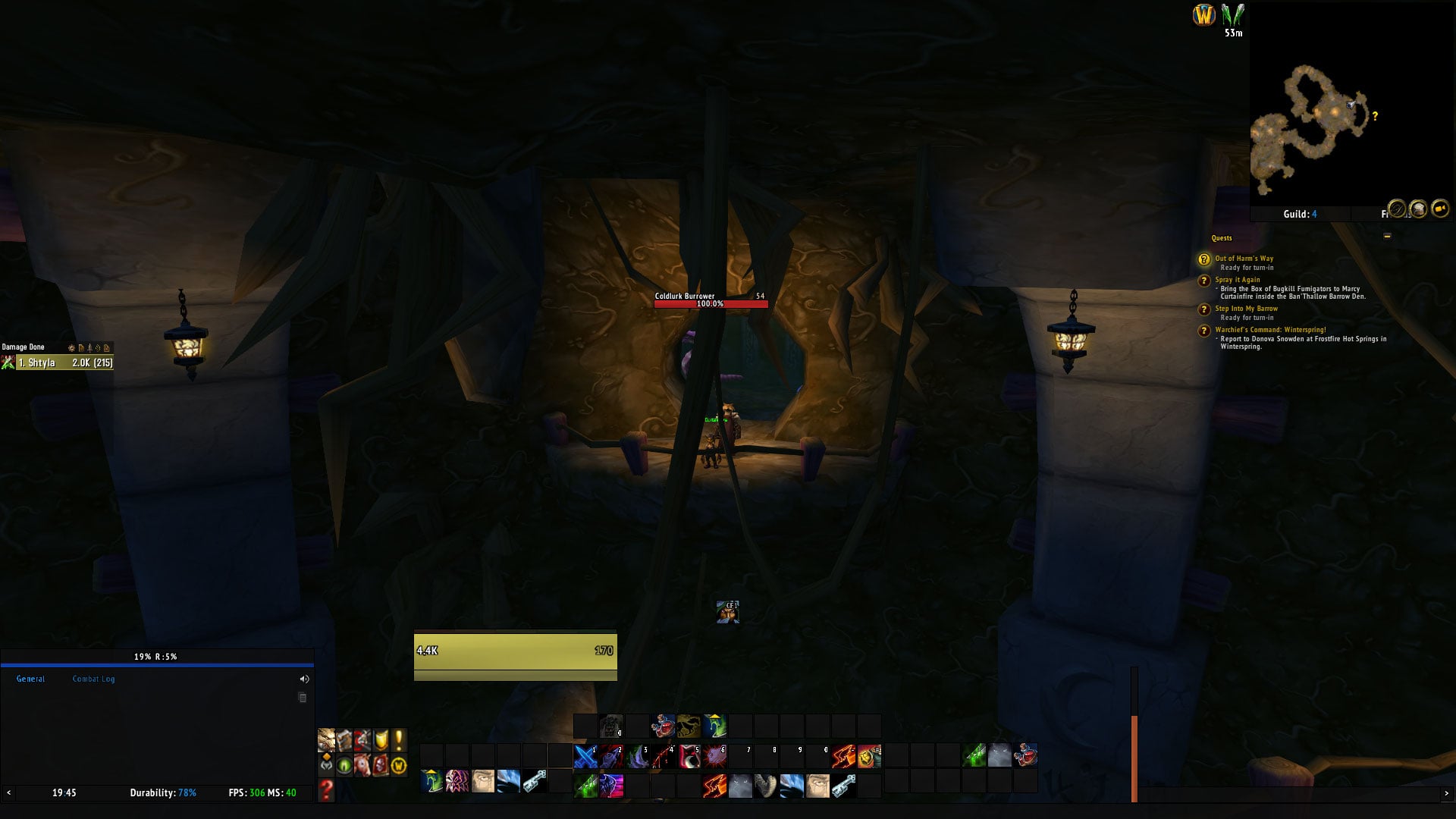This screenshot has height=819, width=1456.
Task: Click the left arrow in the bottom-left data bar
Action: pyautogui.click(x=9, y=793)
